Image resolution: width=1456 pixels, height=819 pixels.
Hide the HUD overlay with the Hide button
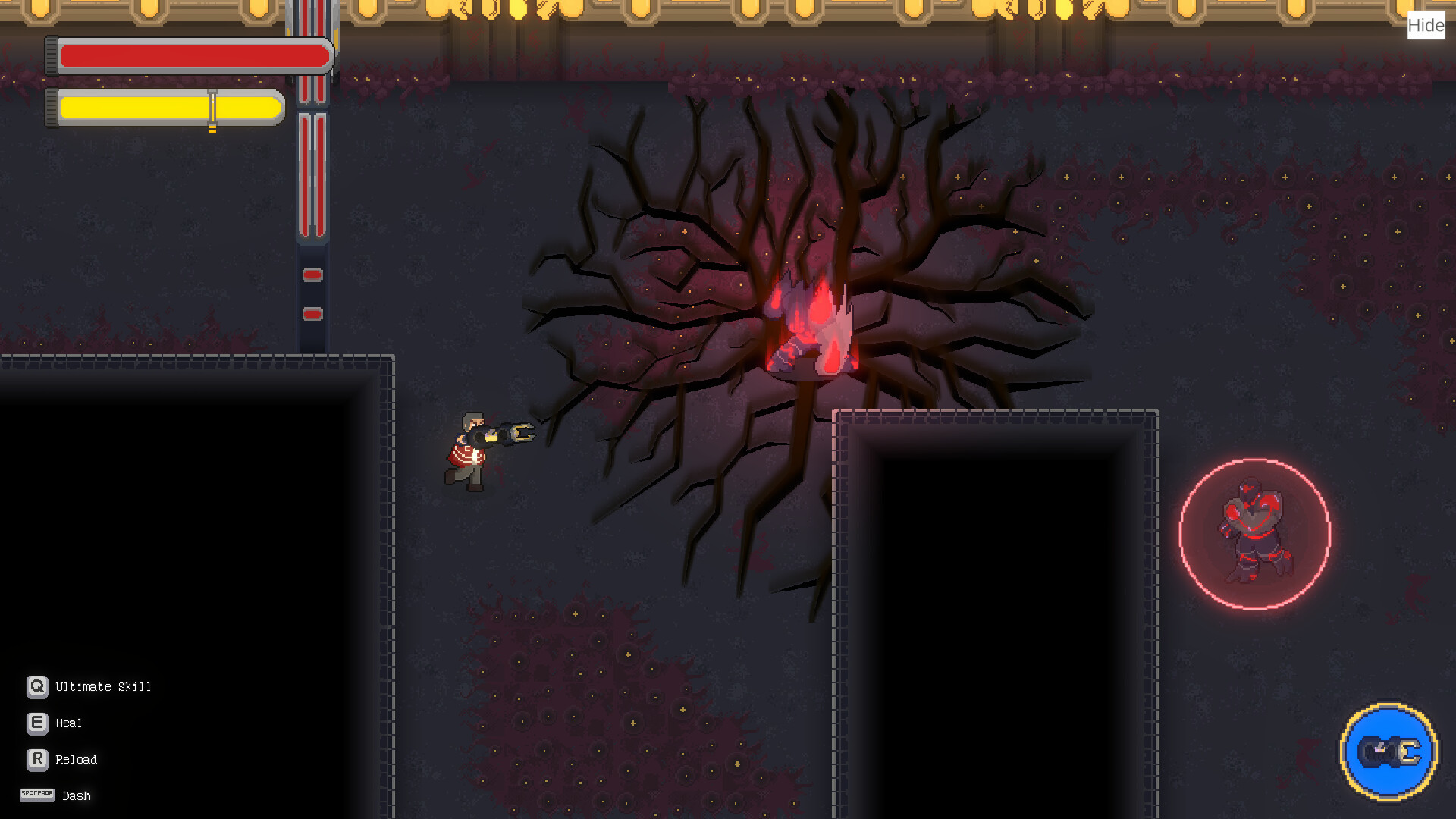(1426, 25)
